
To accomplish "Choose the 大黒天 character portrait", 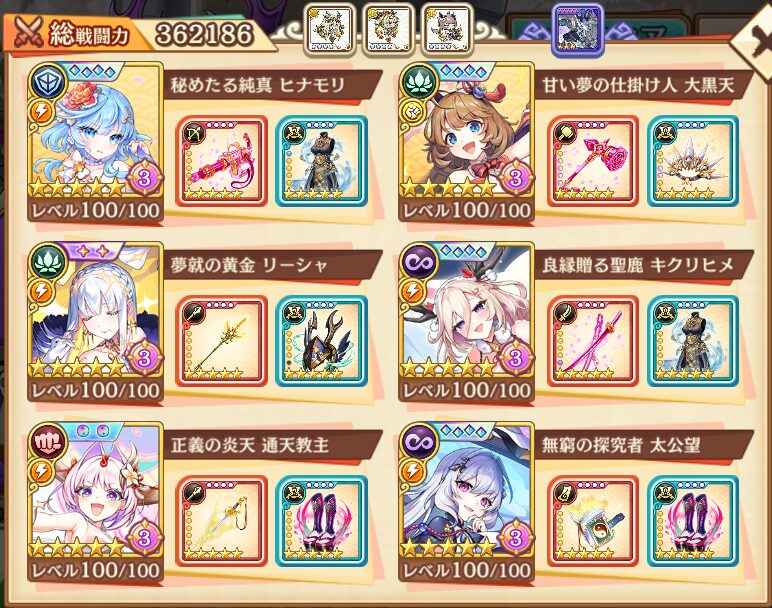I will (466, 140).
